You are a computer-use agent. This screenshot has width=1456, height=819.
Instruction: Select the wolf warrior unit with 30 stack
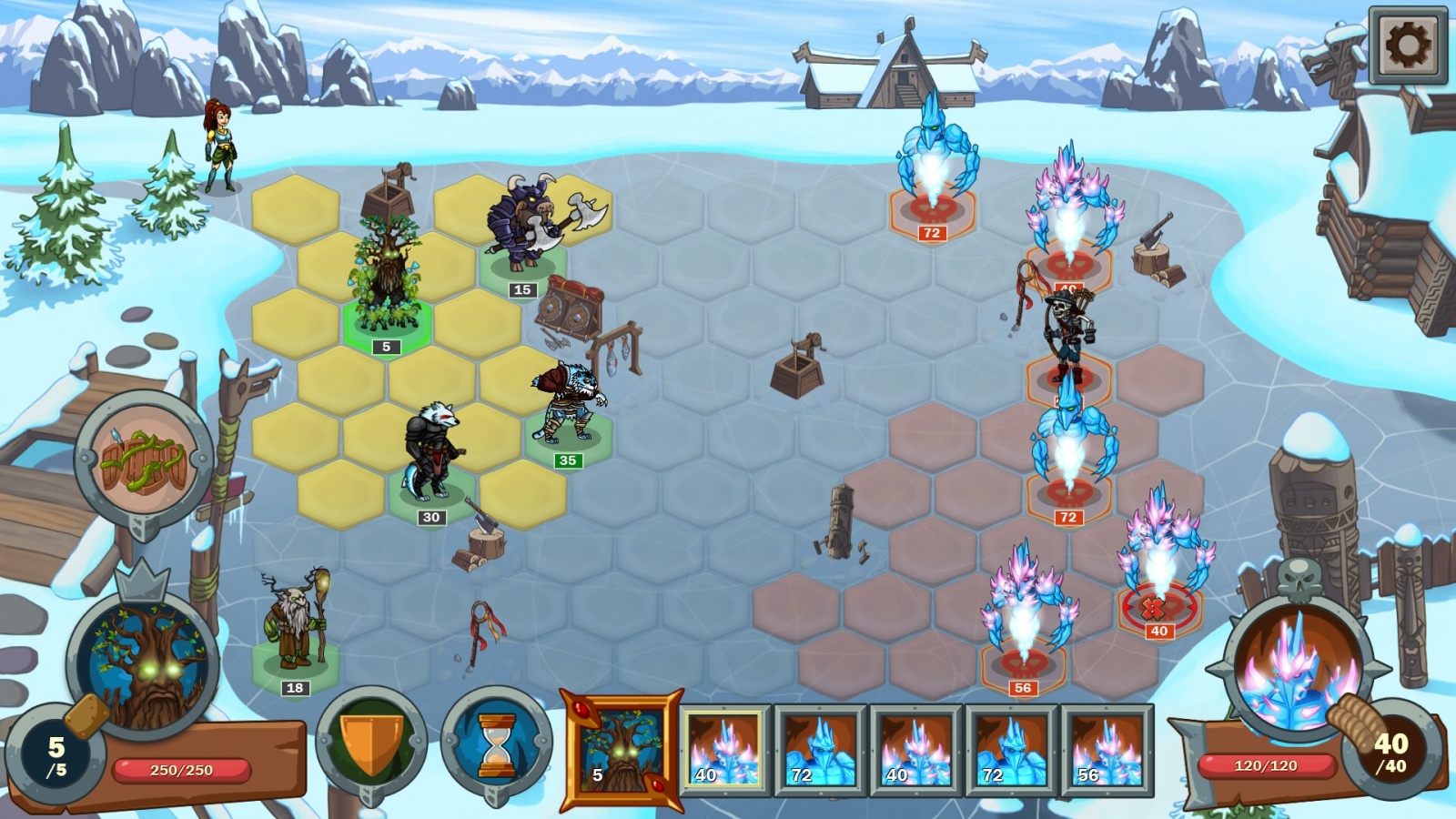tap(431, 455)
